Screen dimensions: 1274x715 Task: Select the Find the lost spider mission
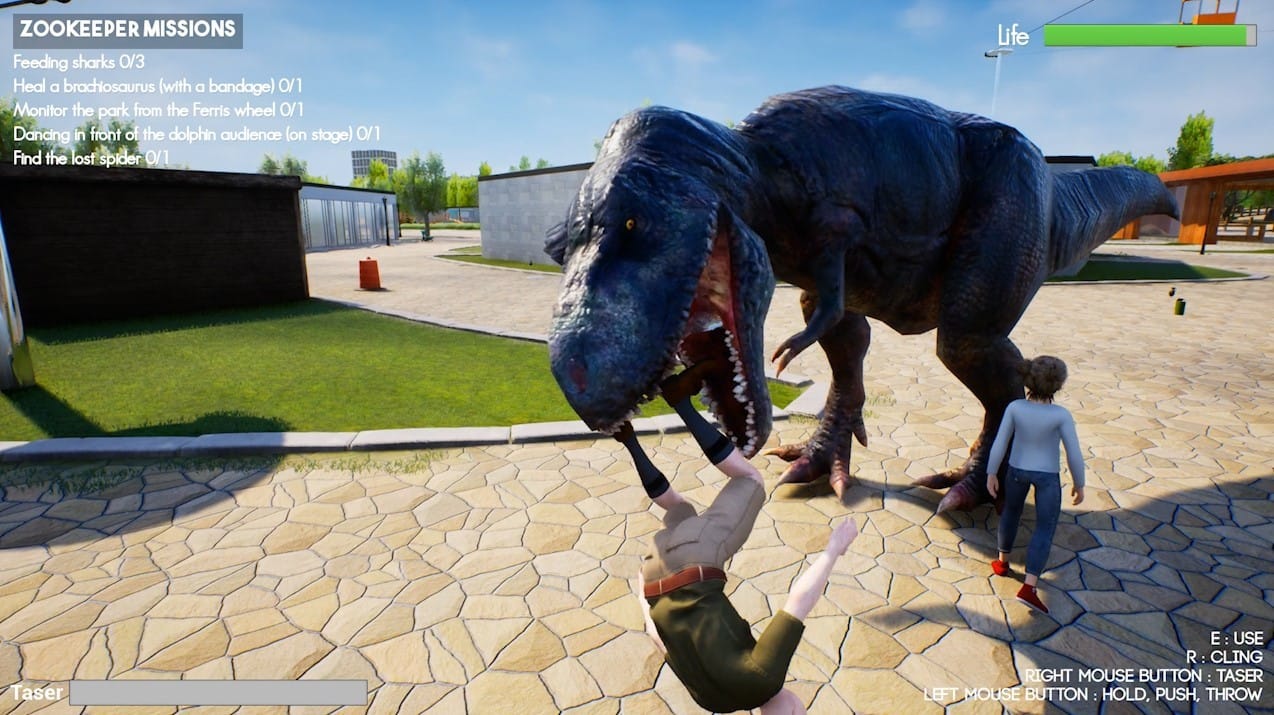(x=91, y=158)
